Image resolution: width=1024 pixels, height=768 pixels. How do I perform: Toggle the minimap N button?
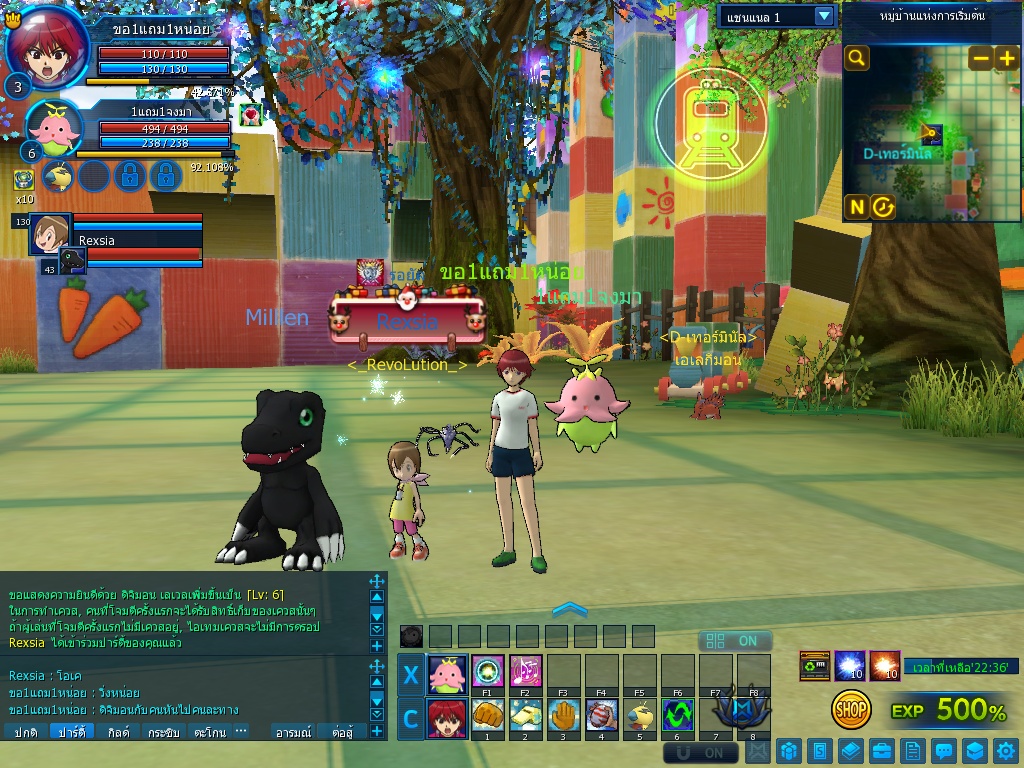coord(857,207)
